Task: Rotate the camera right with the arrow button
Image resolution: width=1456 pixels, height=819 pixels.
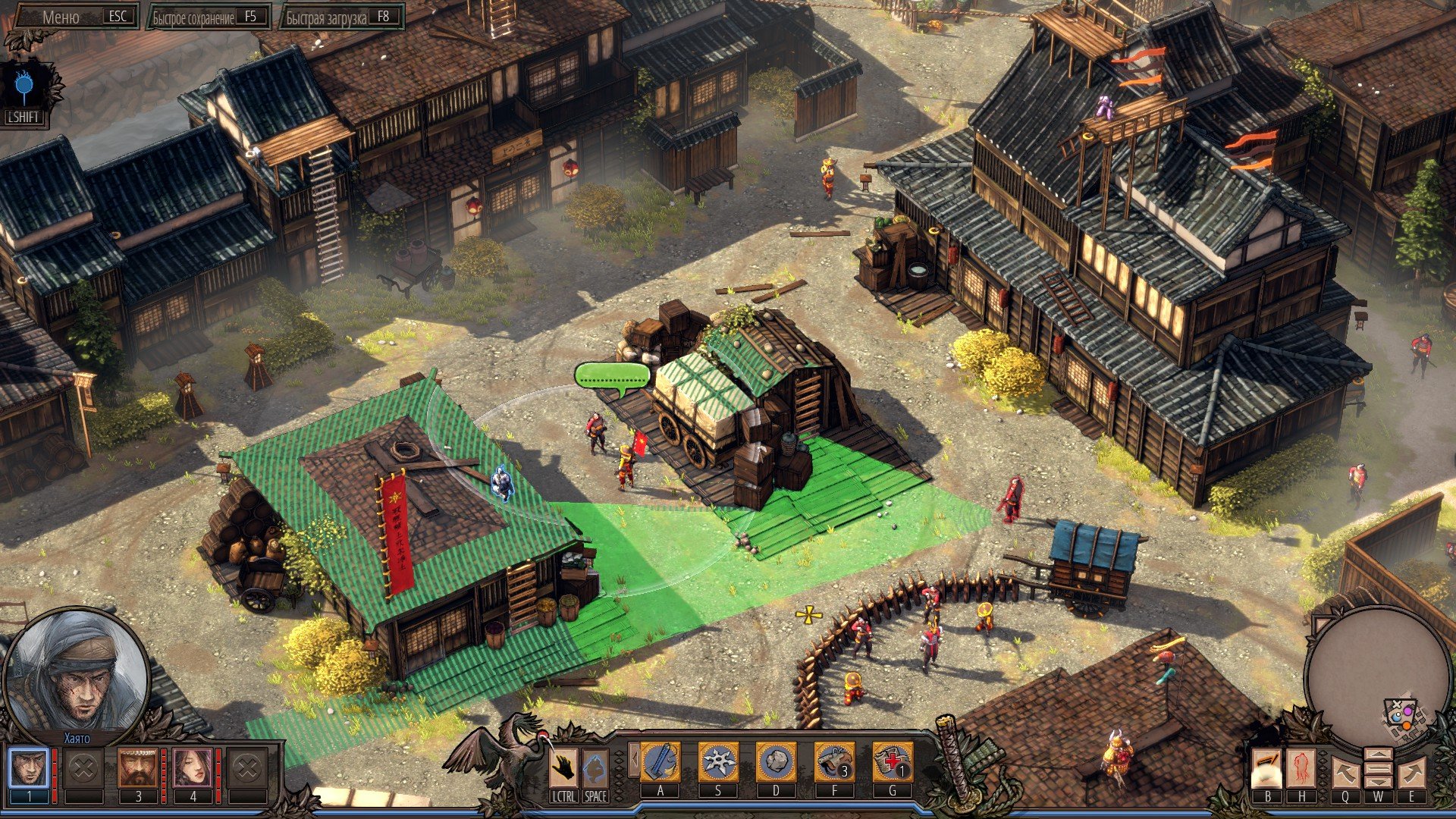Action: coord(1411,773)
